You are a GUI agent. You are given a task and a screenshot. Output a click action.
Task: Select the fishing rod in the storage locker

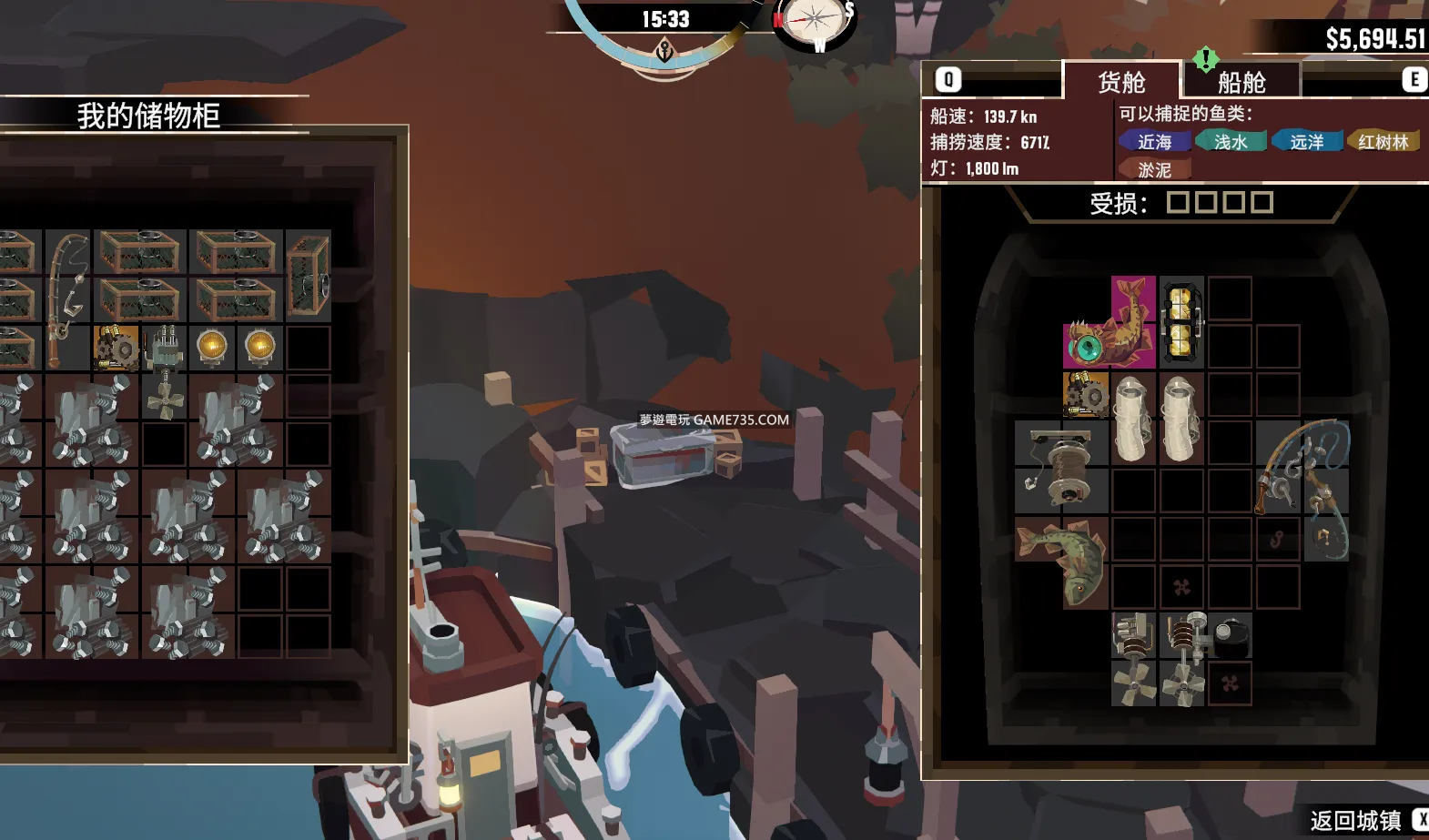[67, 298]
